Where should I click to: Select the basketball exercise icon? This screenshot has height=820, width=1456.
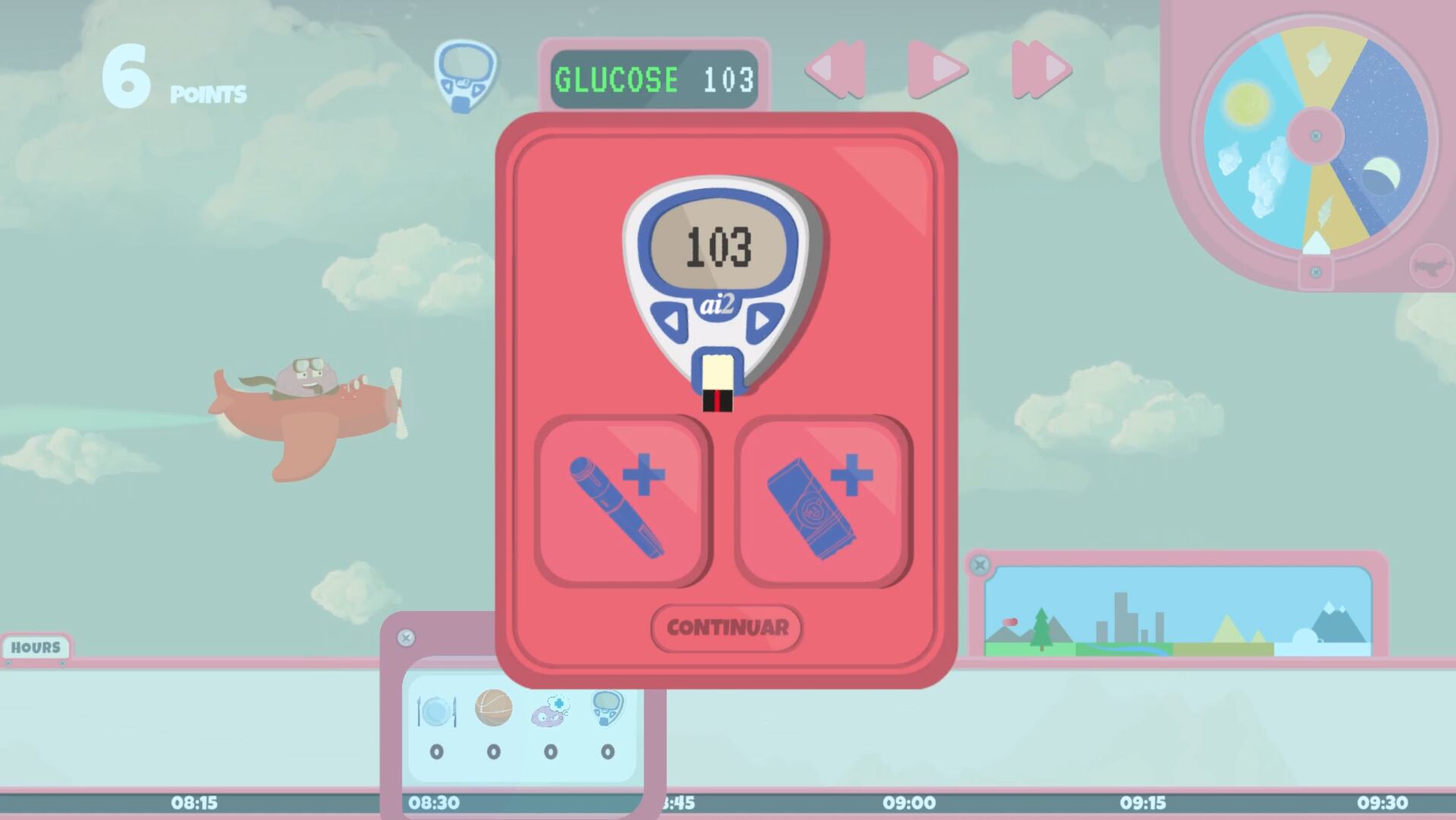click(x=491, y=708)
